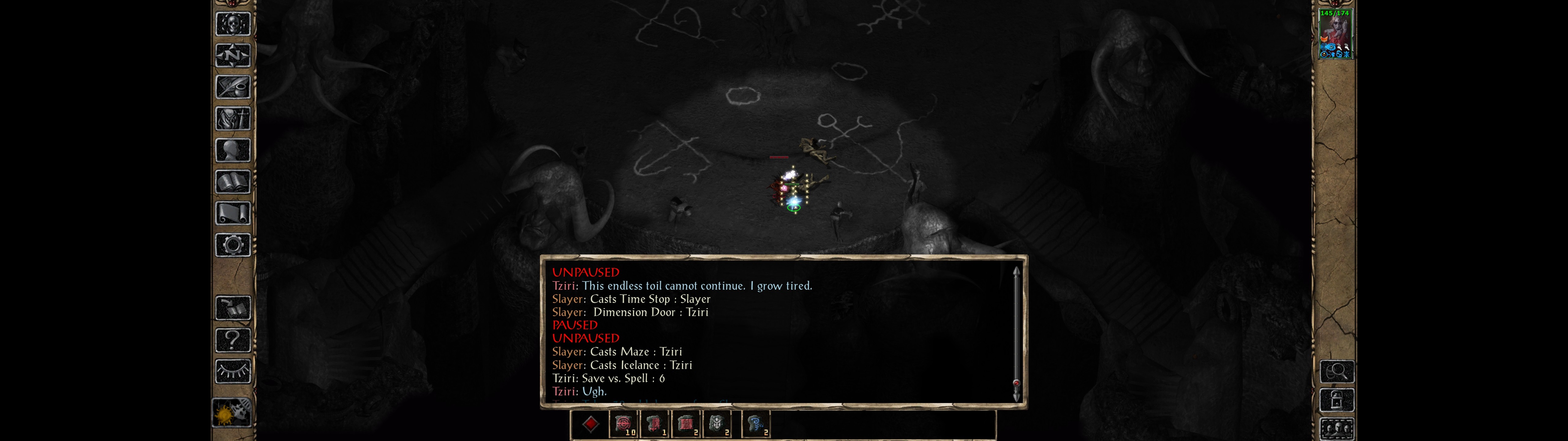Open the options gear menu

click(232, 245)
